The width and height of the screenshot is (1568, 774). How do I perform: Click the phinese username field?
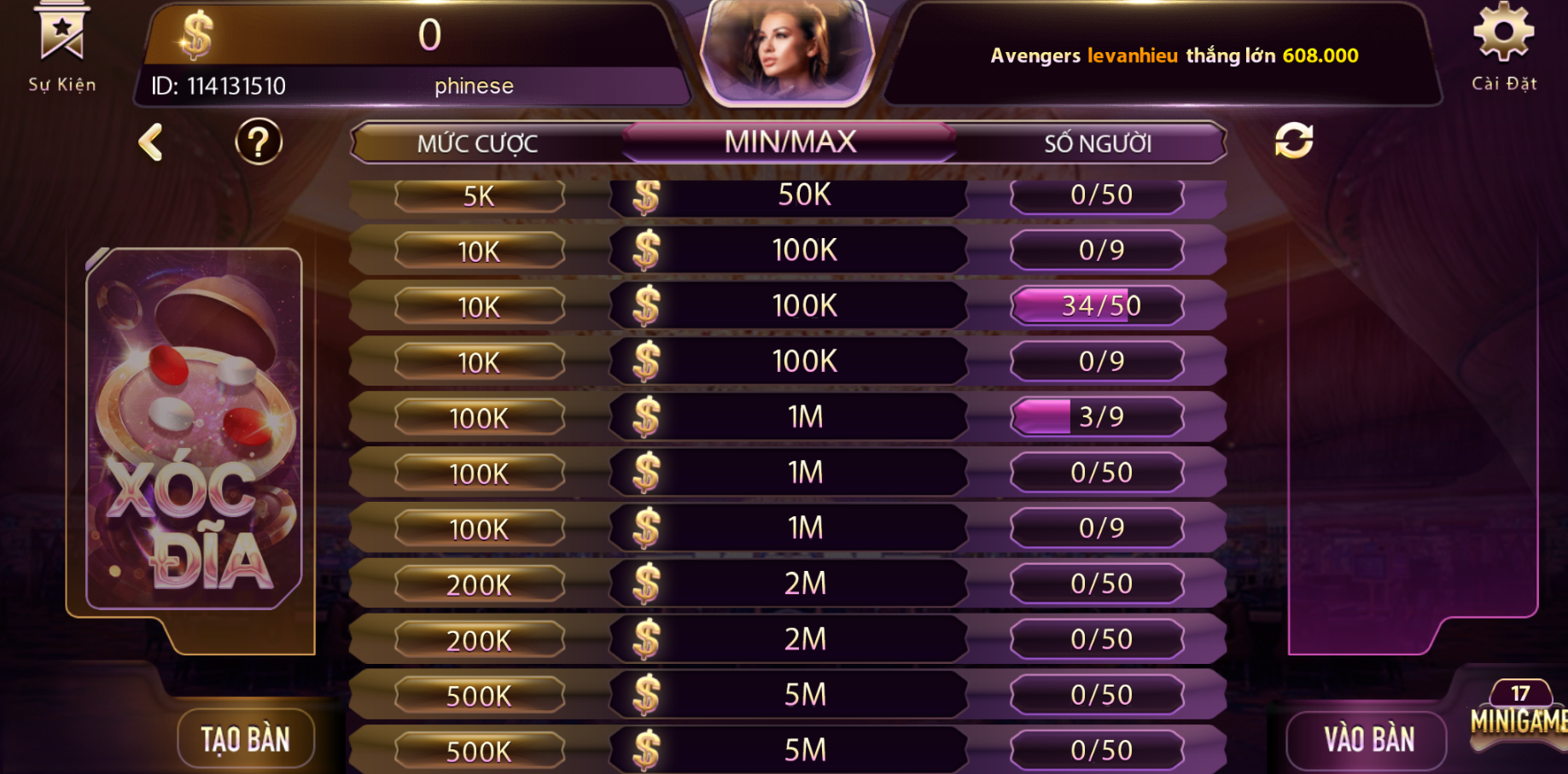point(475,85)
